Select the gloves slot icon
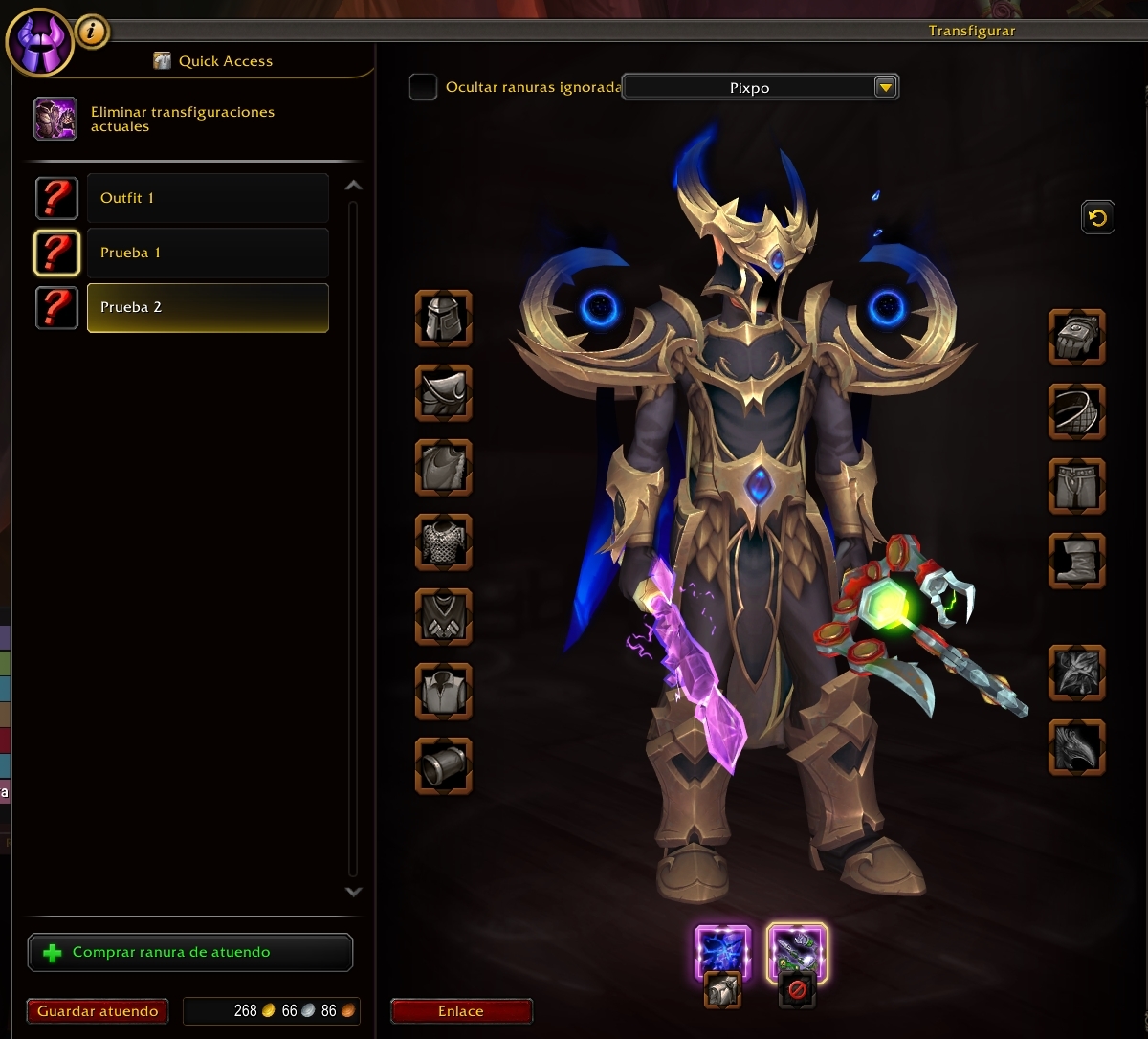Screen dimensions: 1148x1039 pyautogui.click(x=1077, y=337)
